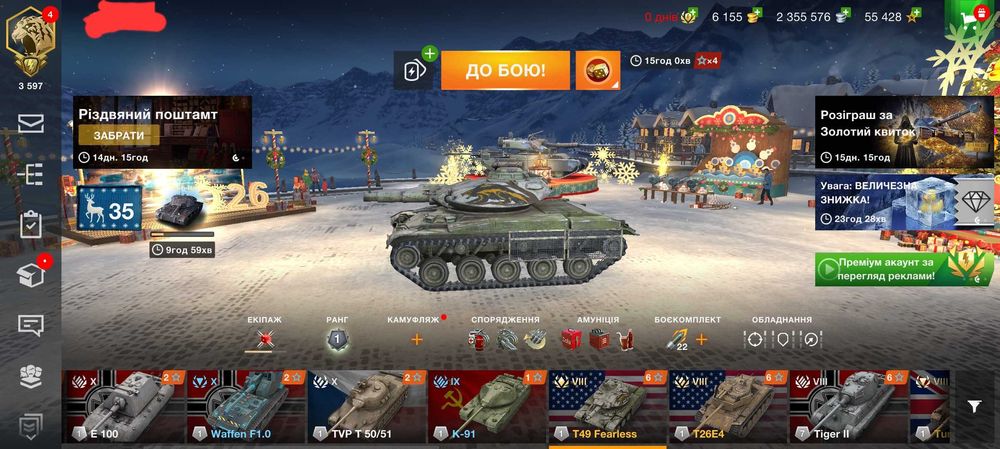
Task: Pick the TVP T 50/51 tank
Action: tap(364, 407)
